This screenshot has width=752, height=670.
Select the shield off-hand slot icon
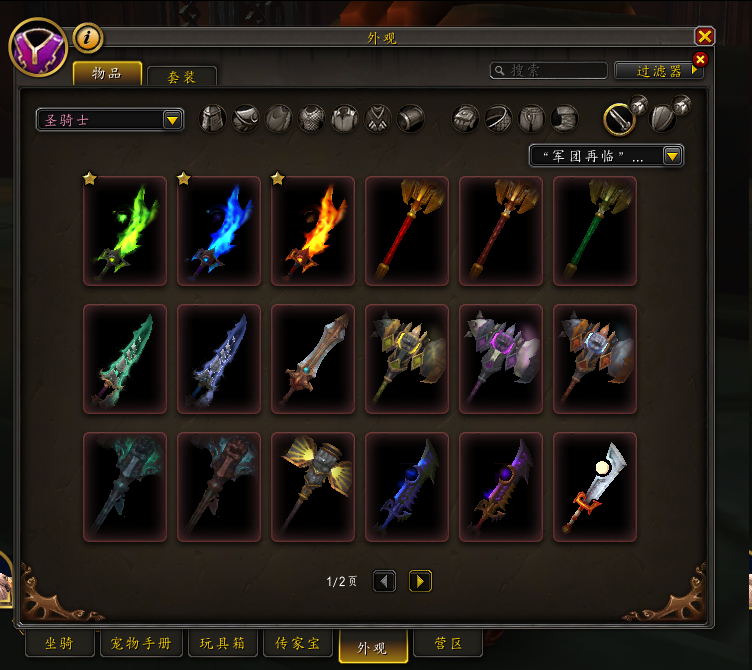[663, 119]
